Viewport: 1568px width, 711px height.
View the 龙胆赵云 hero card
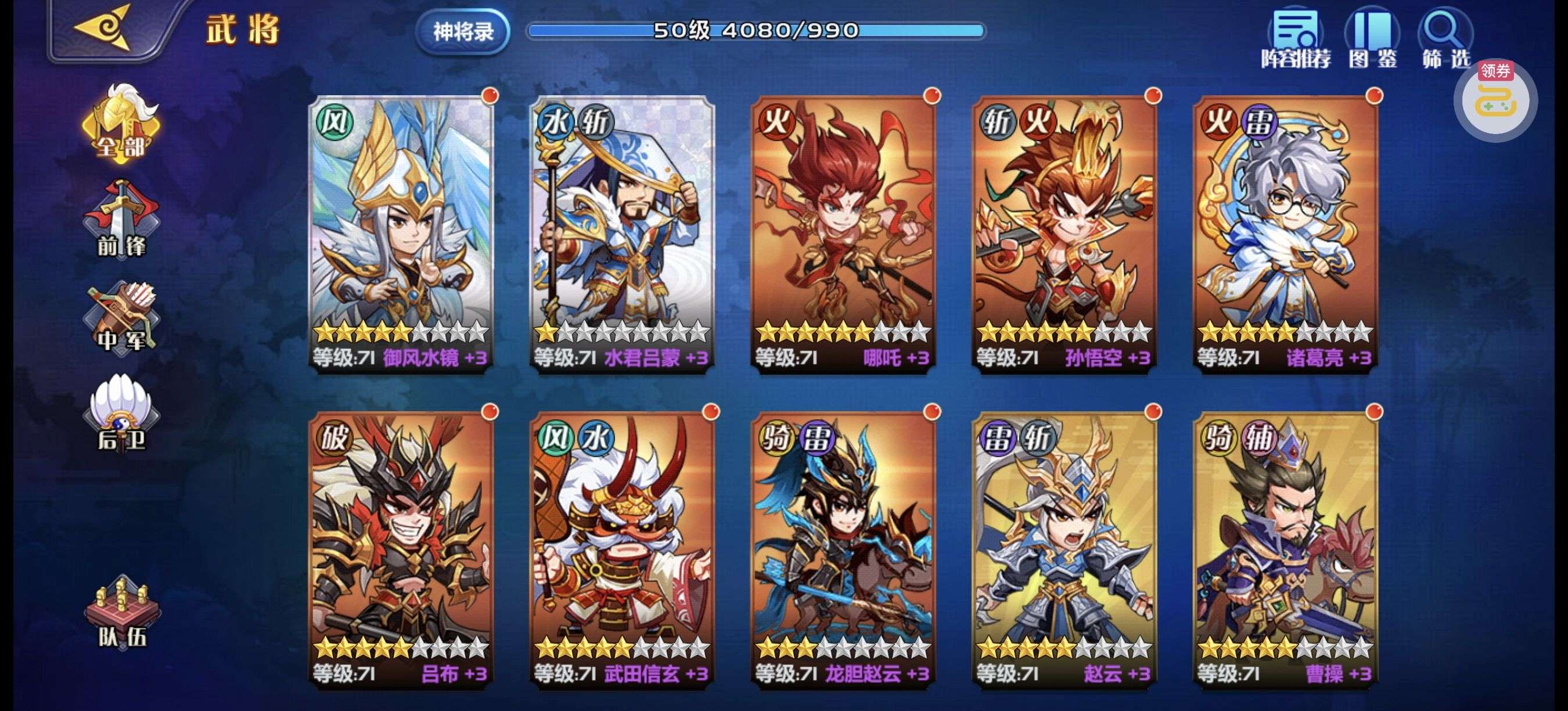click(844, 548)
